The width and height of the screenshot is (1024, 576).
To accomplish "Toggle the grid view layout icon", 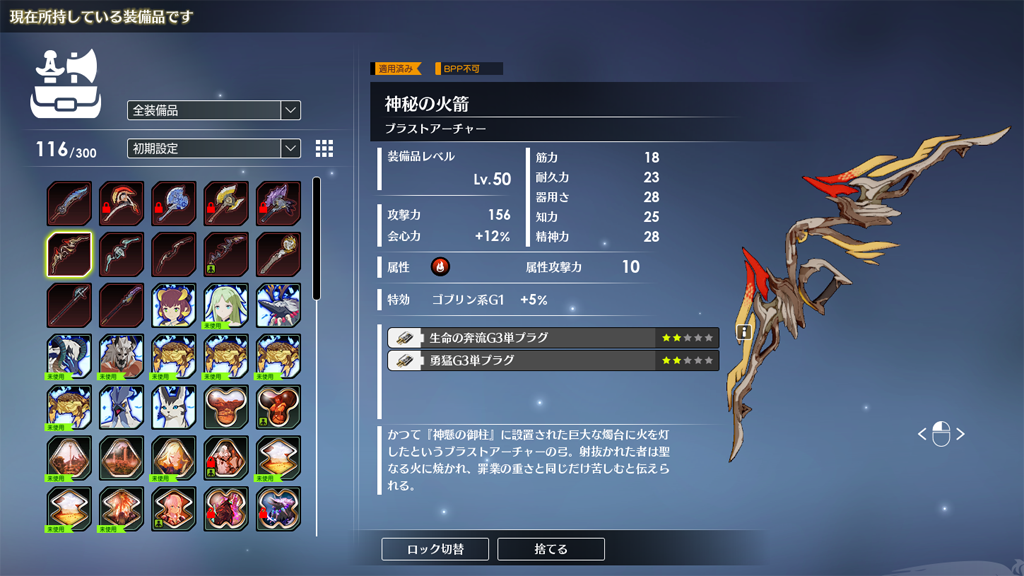I will point(324,148).
